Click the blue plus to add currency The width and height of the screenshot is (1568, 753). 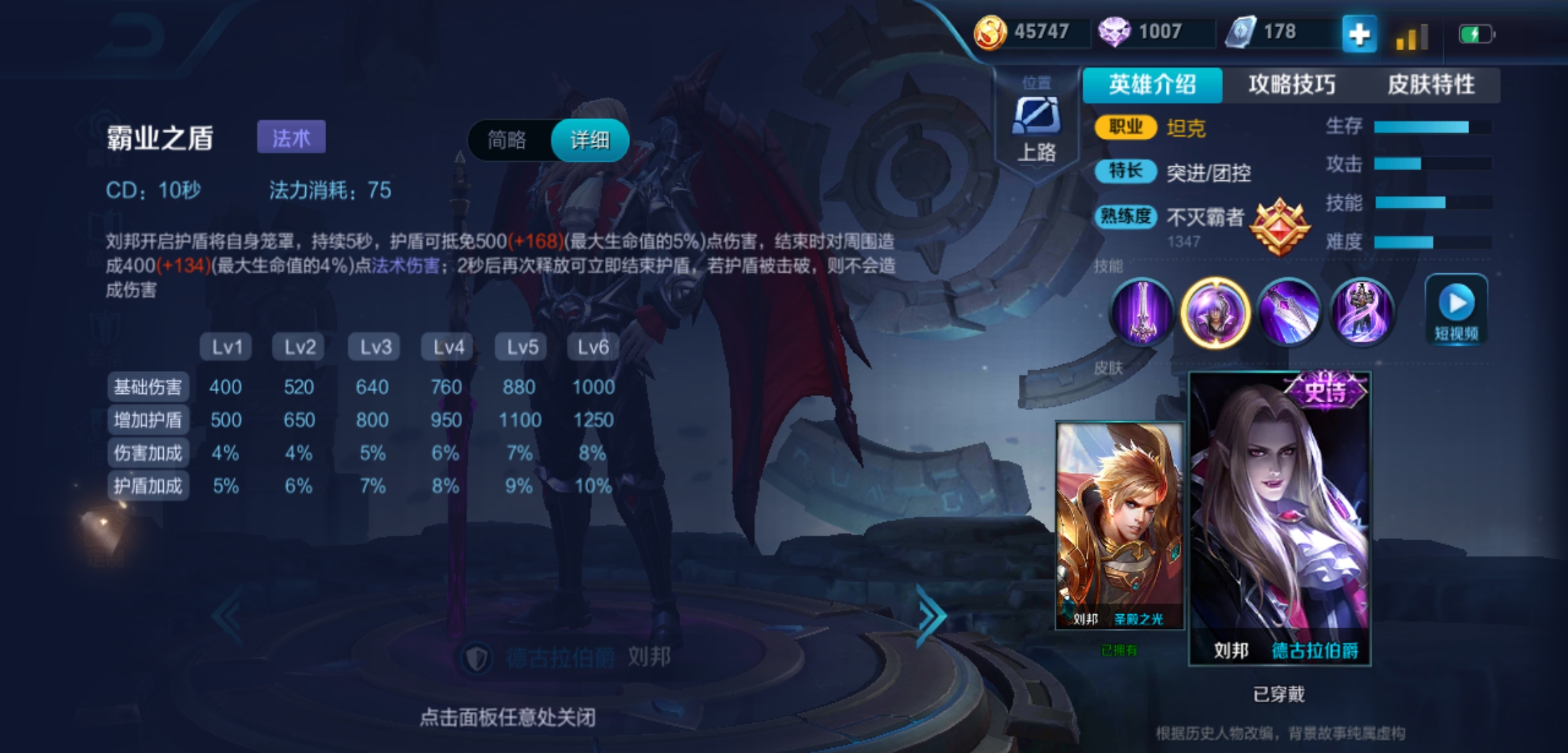(1359, 33)
